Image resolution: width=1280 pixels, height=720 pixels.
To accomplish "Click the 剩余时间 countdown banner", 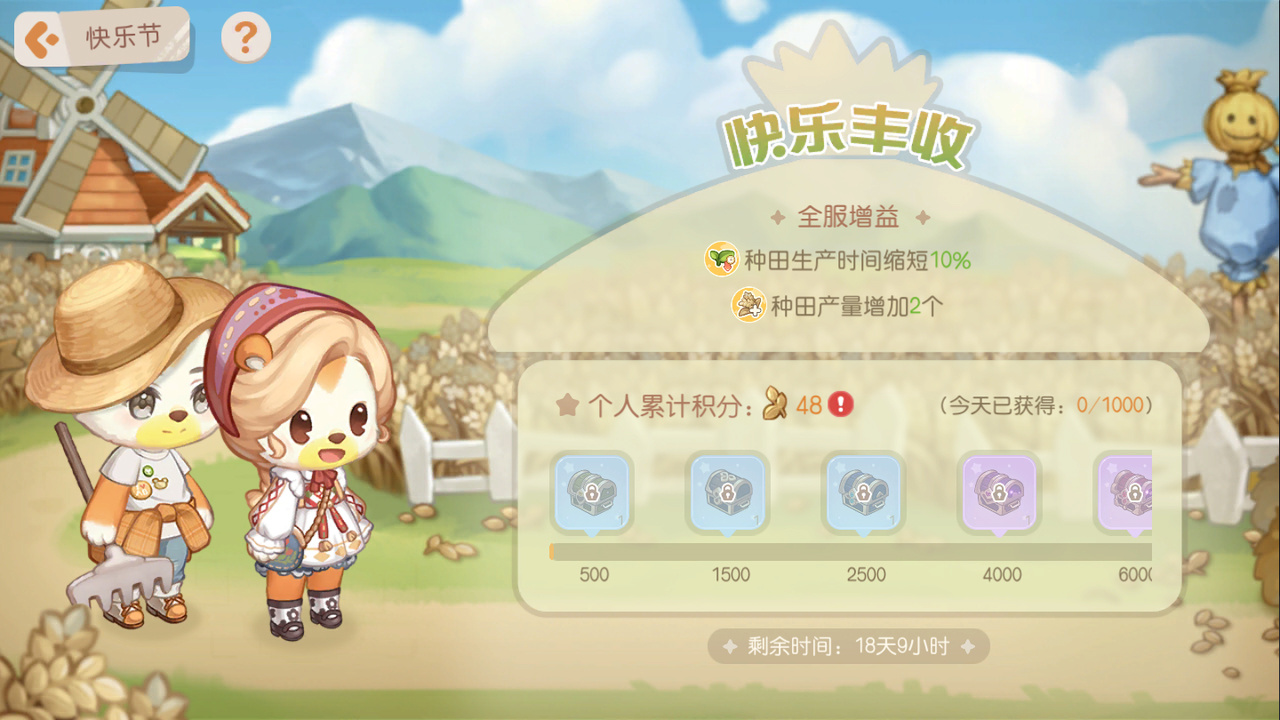I will 848,646.
